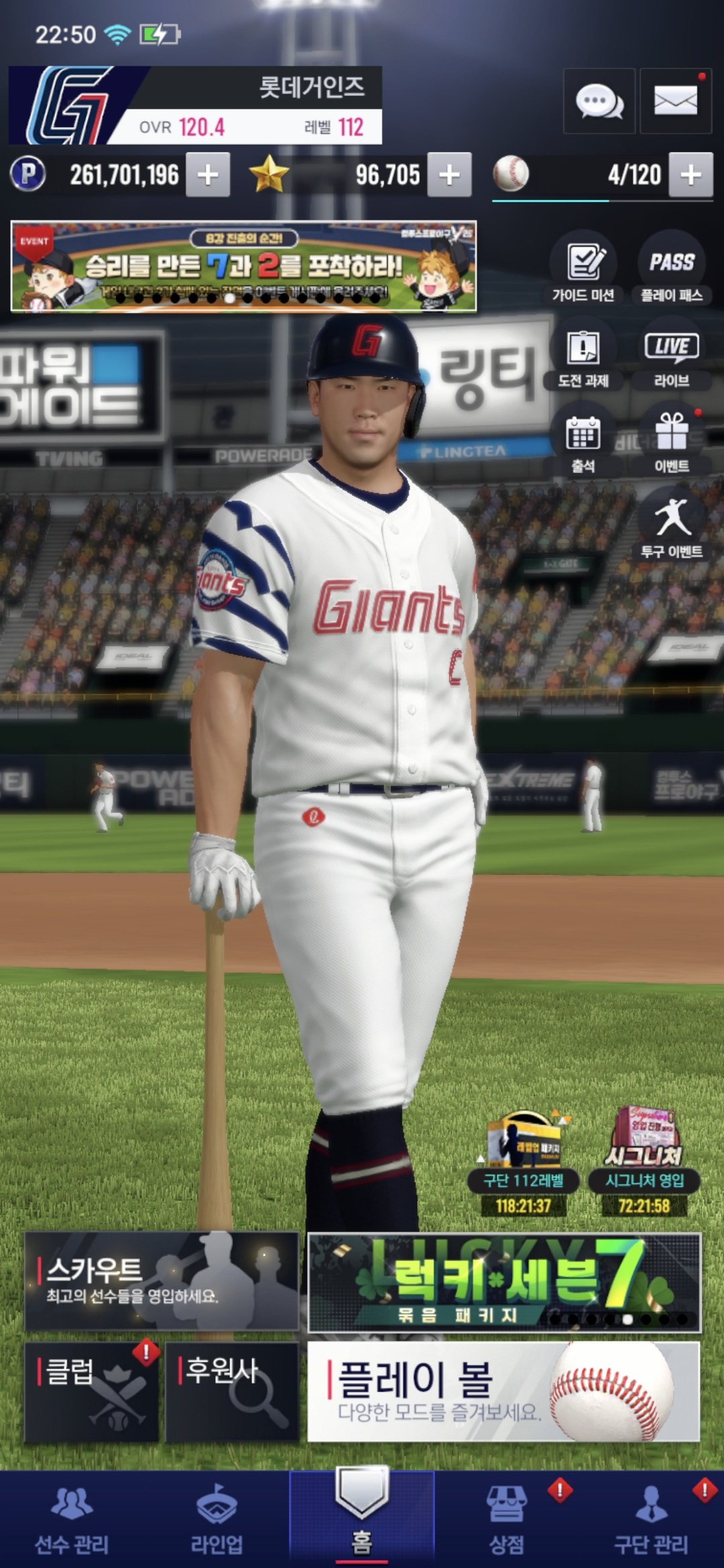Open the event banner at the top
This screenshot has height=1568, width=724.
click(x=243, y=266)
